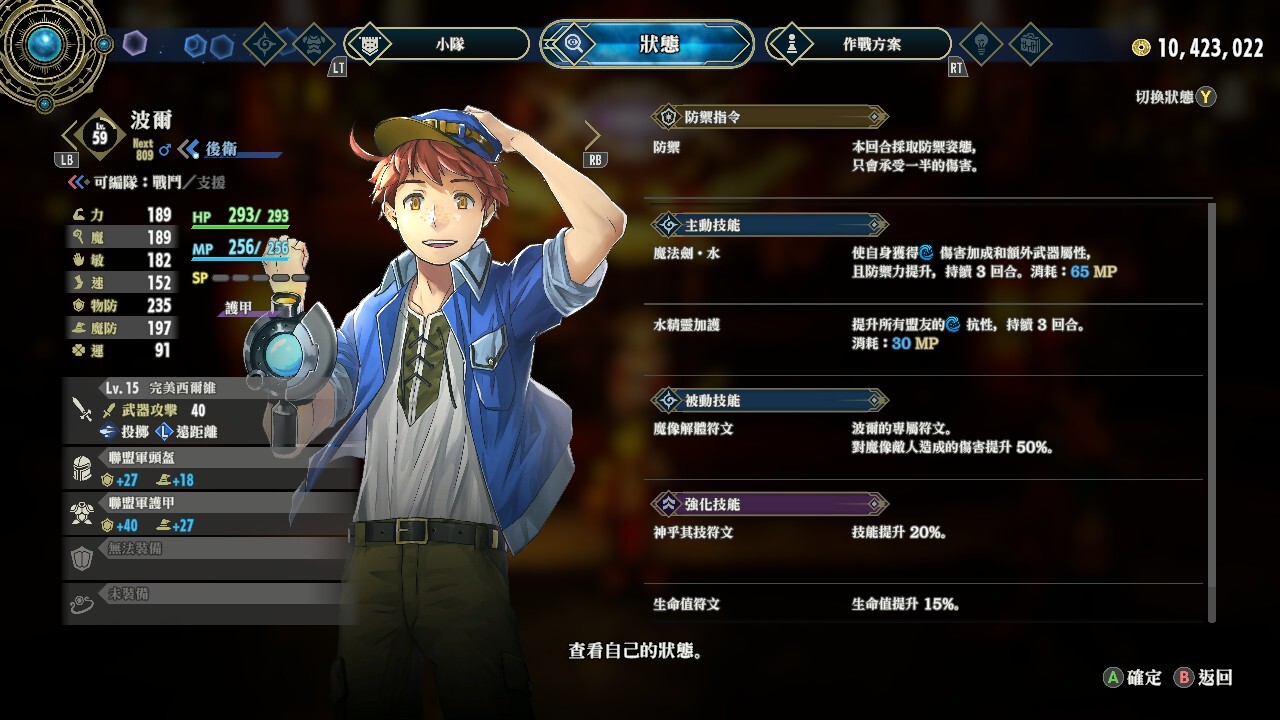Viewport: 1280px width, 720px height.
Task: Open the lightbulb icon tab
Action: (x=981, y=44)
